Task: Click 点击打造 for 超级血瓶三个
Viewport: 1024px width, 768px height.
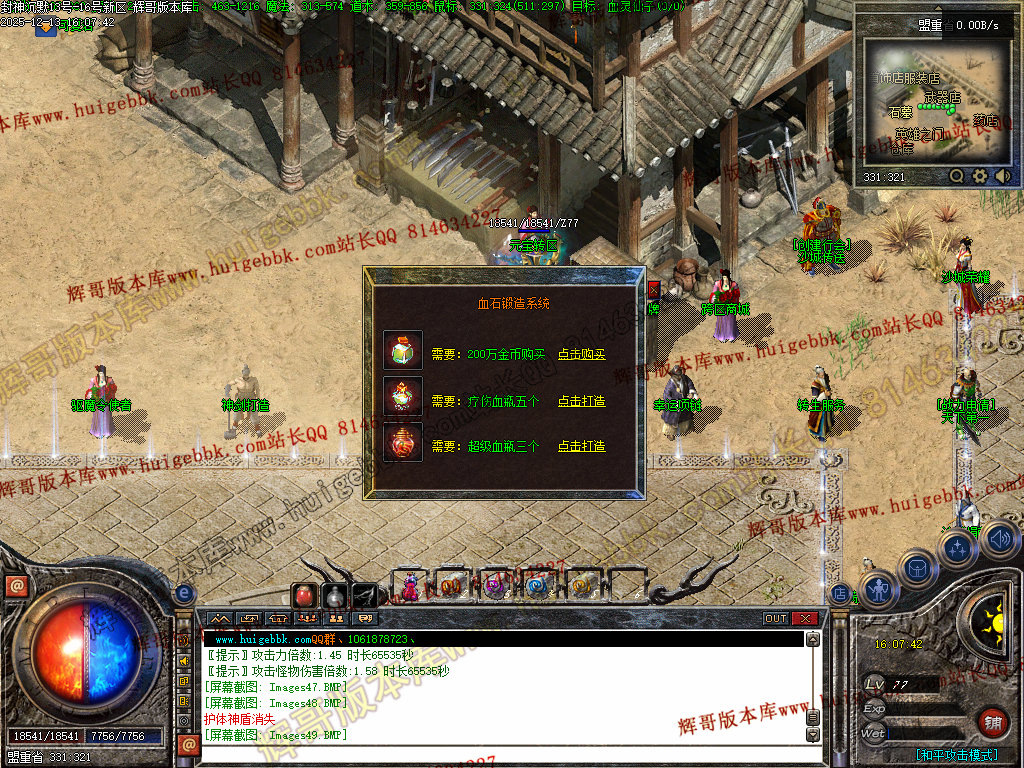Action: tap(581, 446)
